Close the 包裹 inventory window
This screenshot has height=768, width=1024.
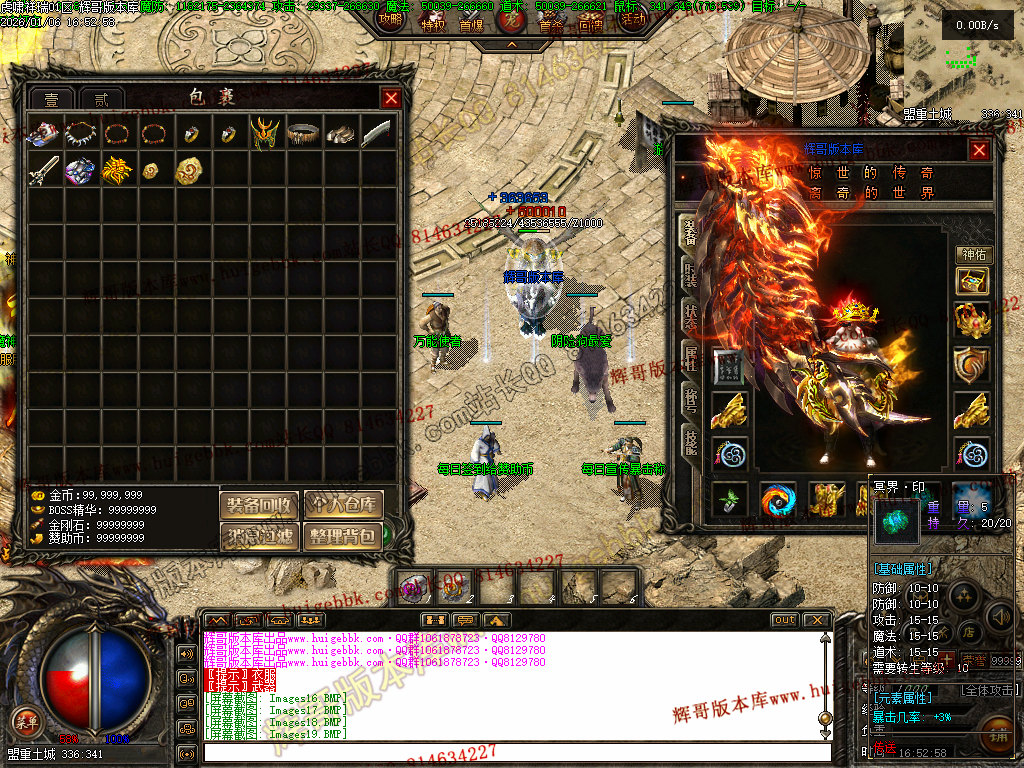(391, 98)
